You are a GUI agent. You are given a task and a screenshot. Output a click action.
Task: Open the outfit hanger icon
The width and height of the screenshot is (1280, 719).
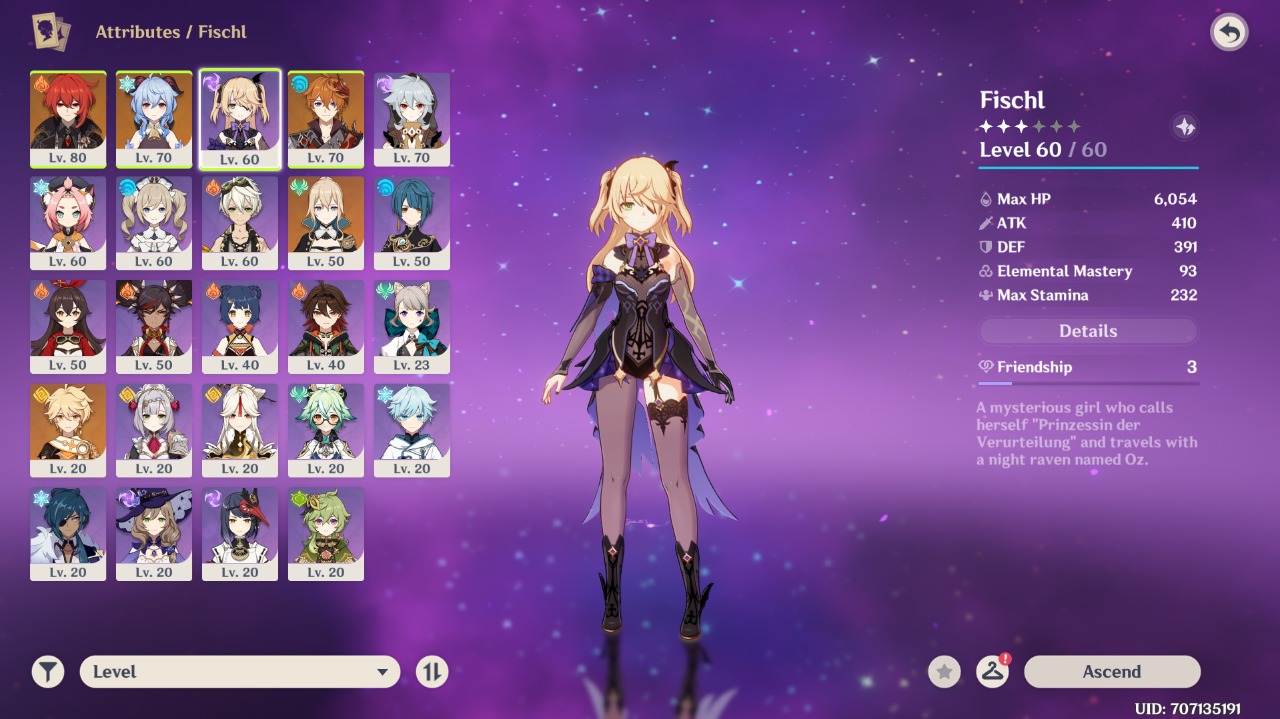coord(992,672)
